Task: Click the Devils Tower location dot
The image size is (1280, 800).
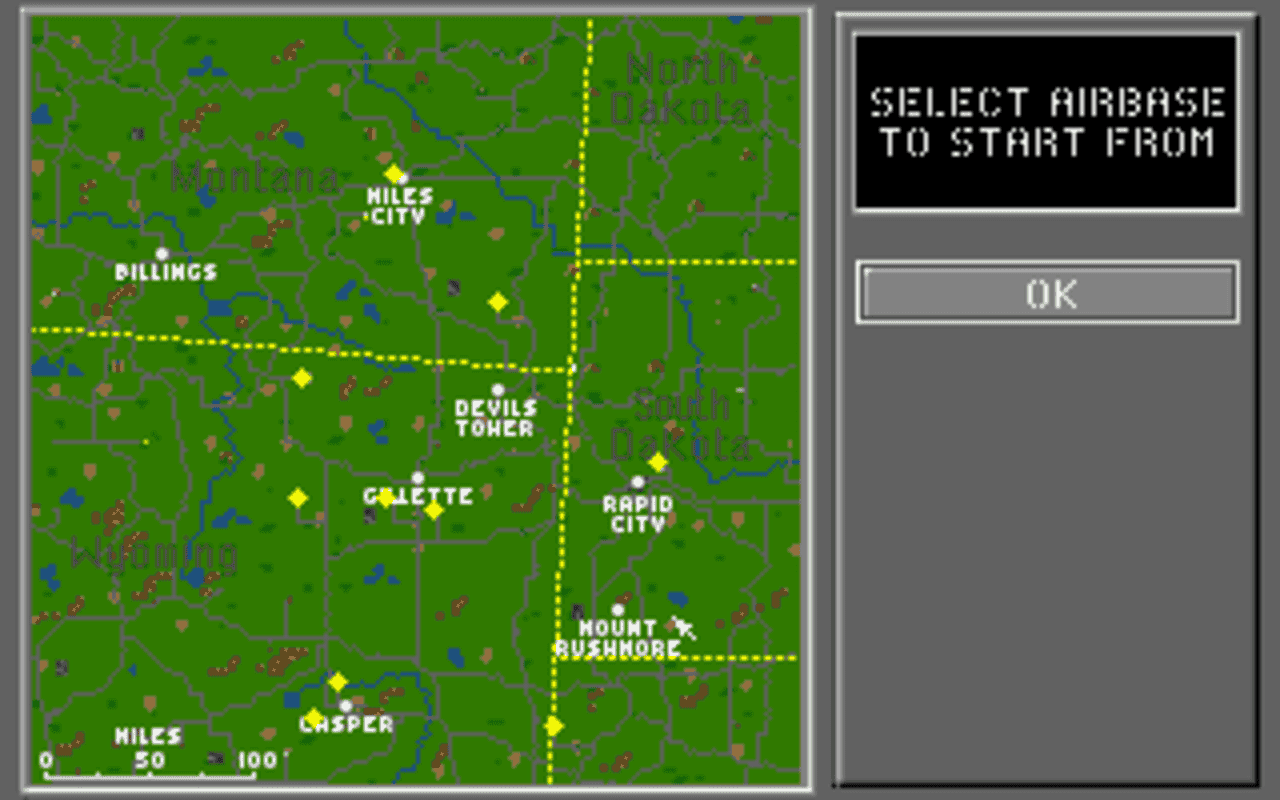Action: [x=497, y=390]
